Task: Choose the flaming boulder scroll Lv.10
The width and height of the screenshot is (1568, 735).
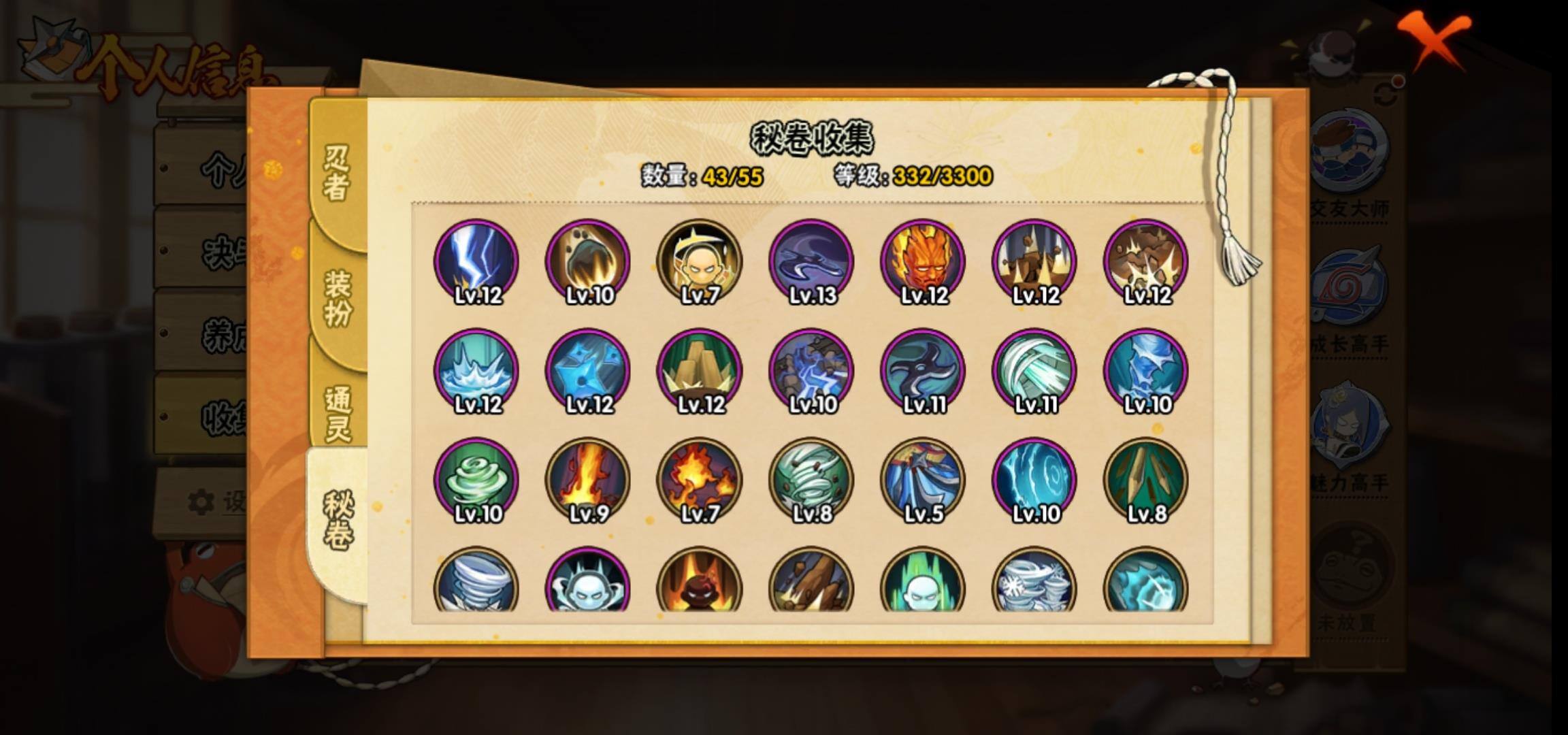Action: pyautogui.click(x=588, y=261)
